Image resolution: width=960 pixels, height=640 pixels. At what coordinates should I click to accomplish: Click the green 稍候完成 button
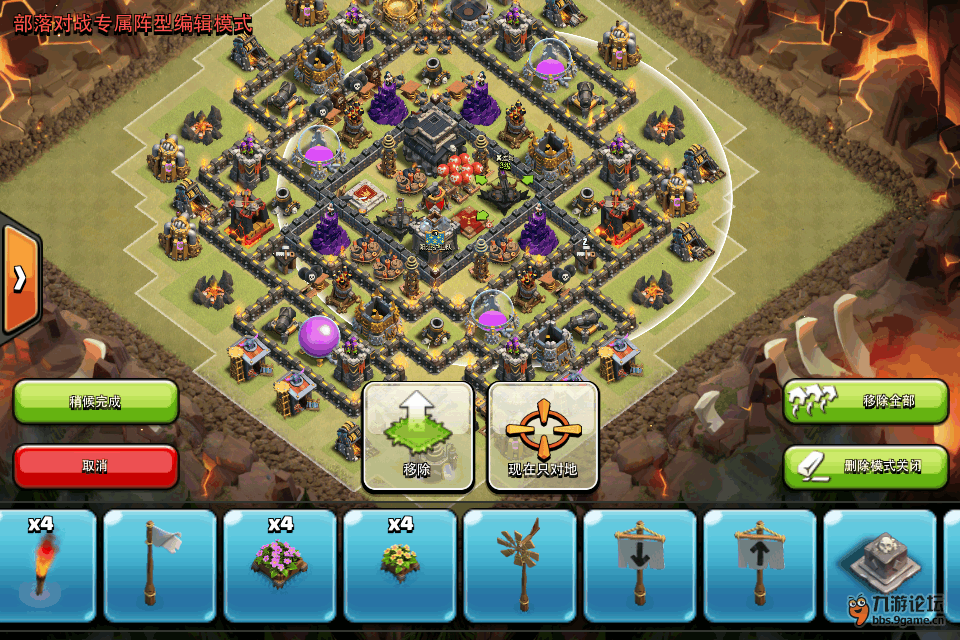96,401
